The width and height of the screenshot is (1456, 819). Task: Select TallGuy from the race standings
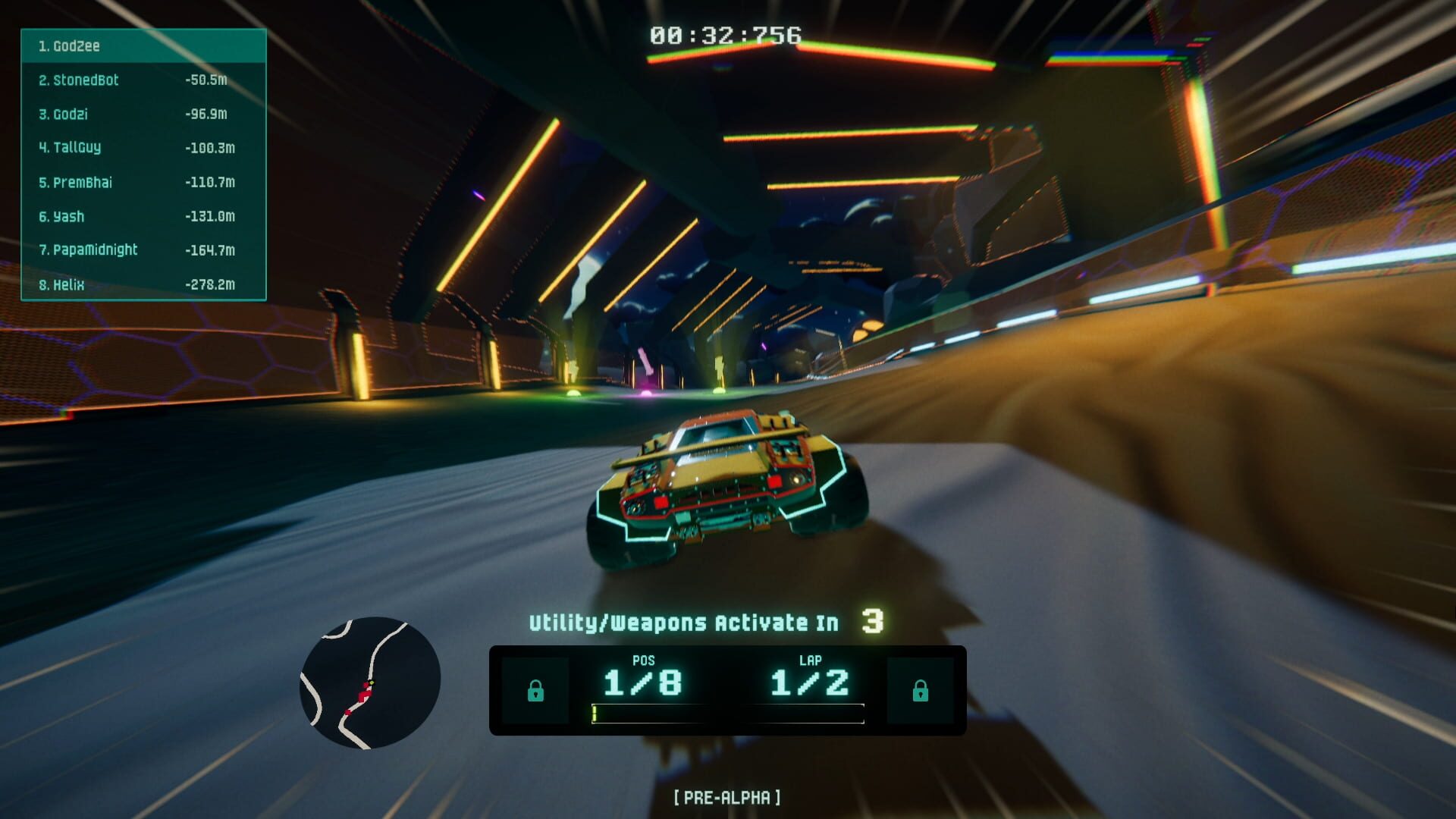(x=78, y=148)
